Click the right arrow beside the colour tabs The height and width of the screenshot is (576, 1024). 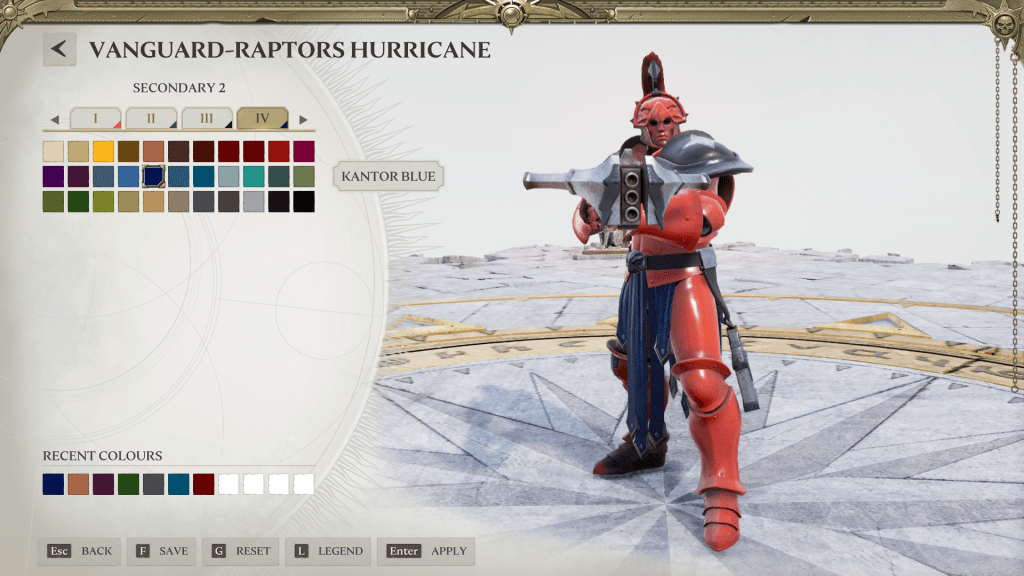(x=303, y=120)
